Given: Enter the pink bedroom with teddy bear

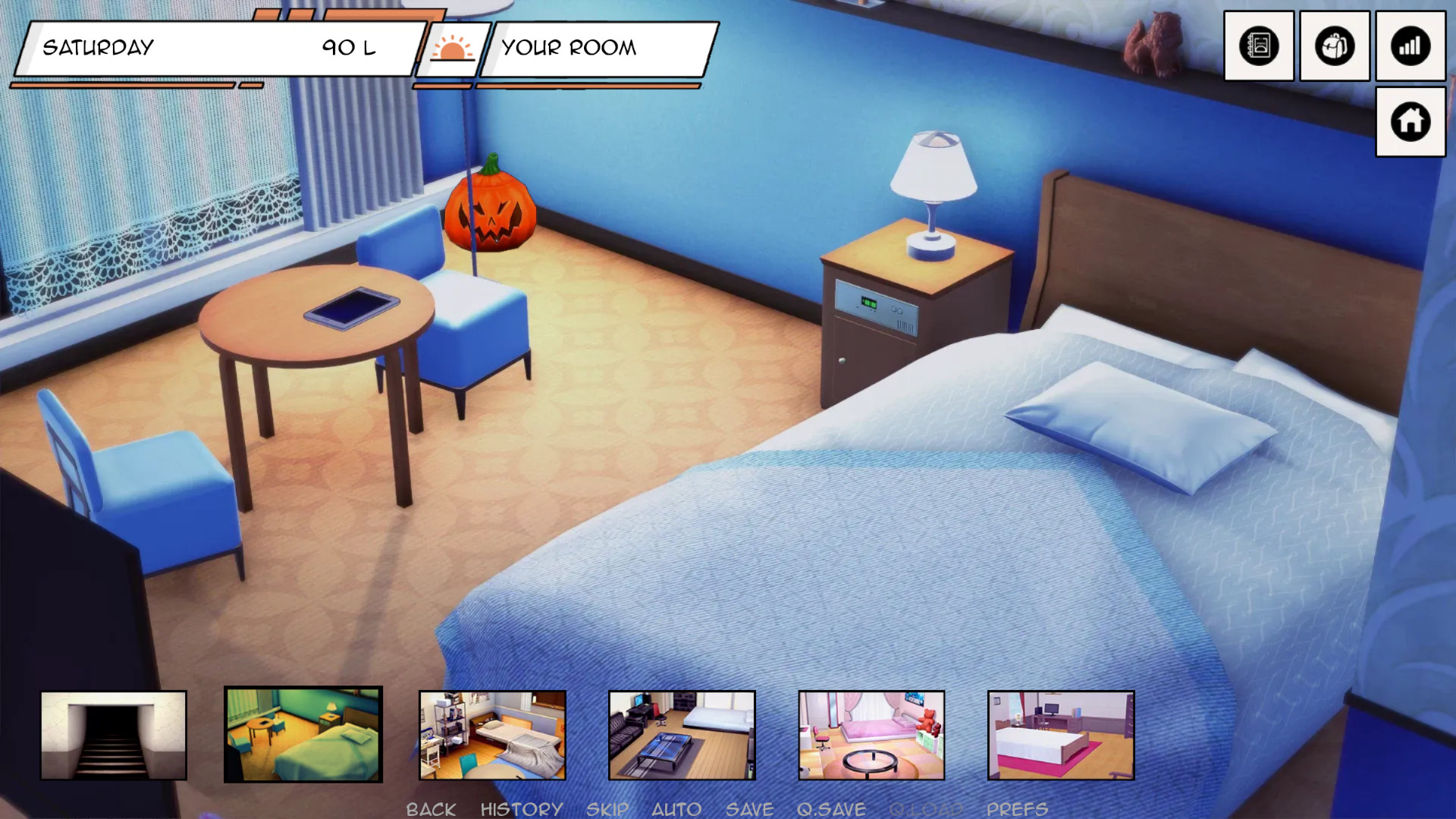Looking at the screenshot, I should pos(871,735).
